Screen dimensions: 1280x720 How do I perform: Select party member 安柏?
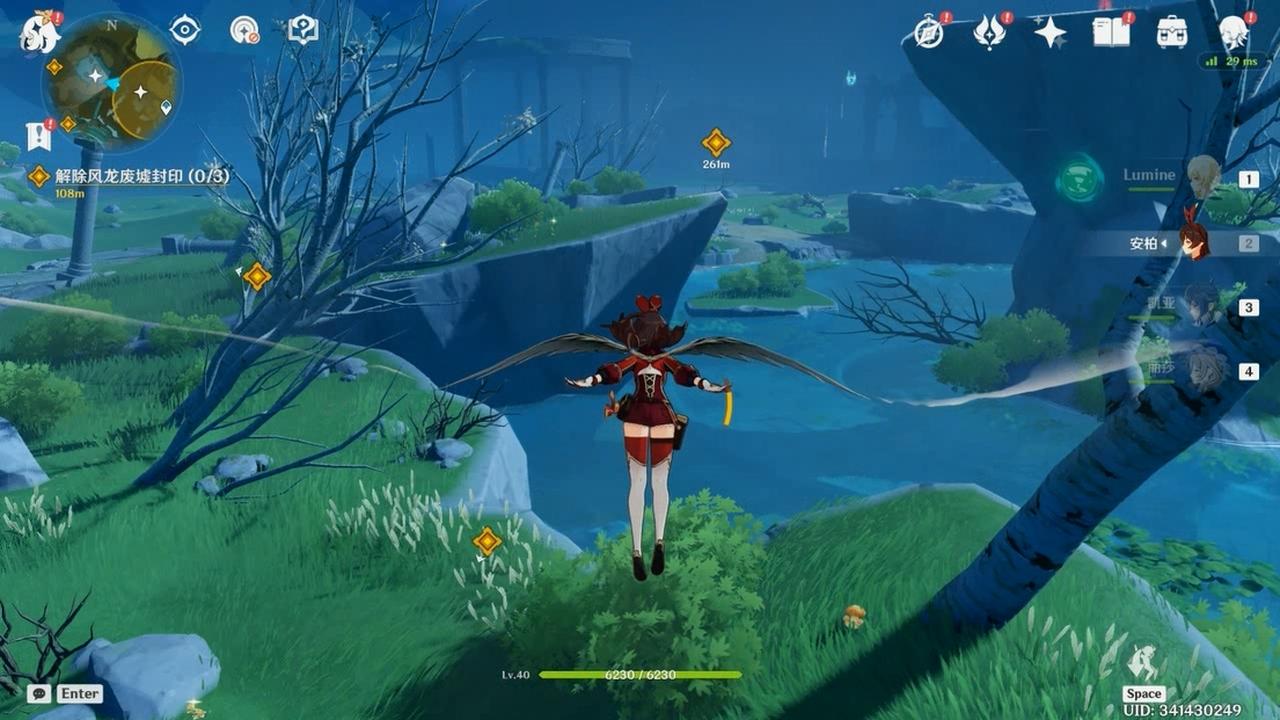1193,242
